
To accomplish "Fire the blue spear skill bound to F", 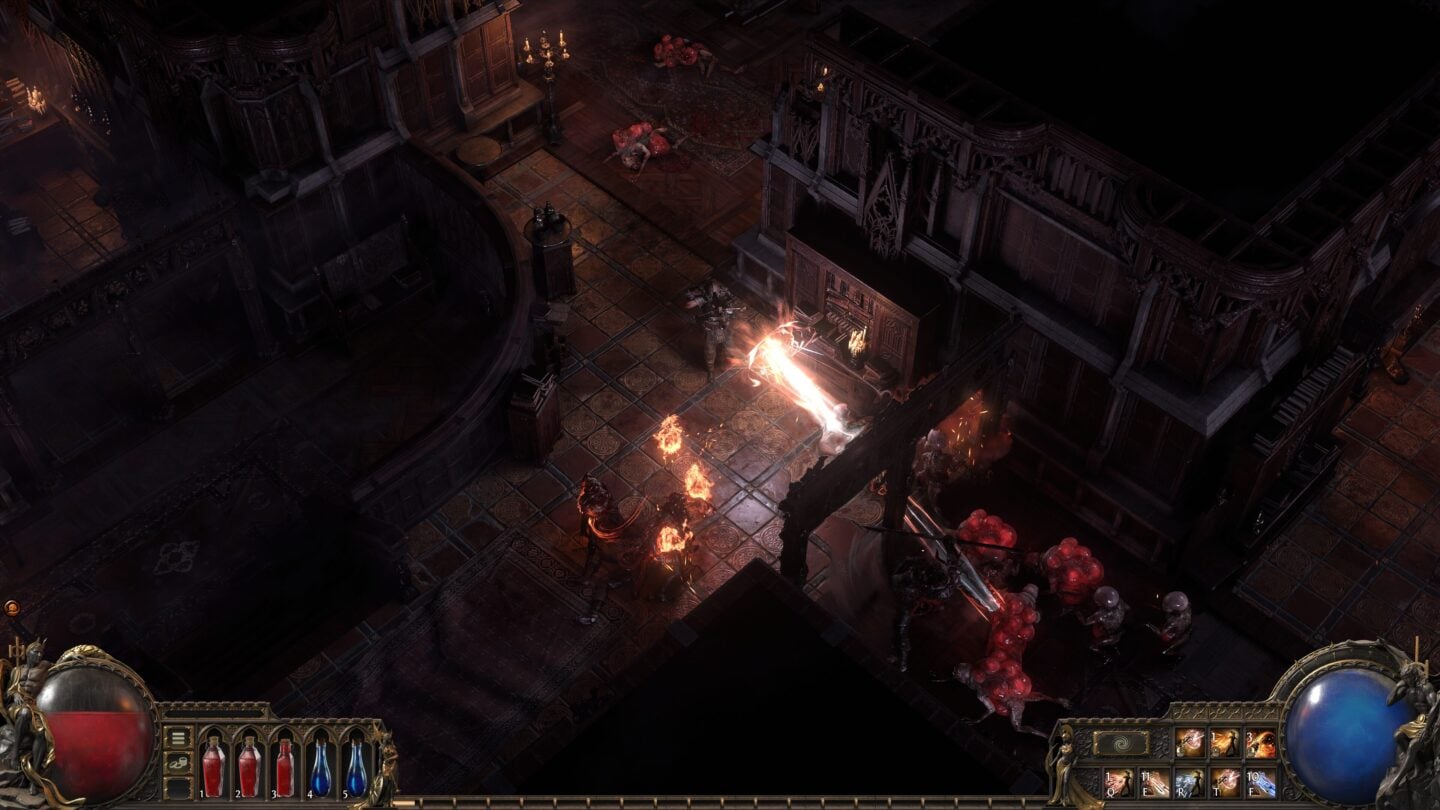I will (1262, 782).
